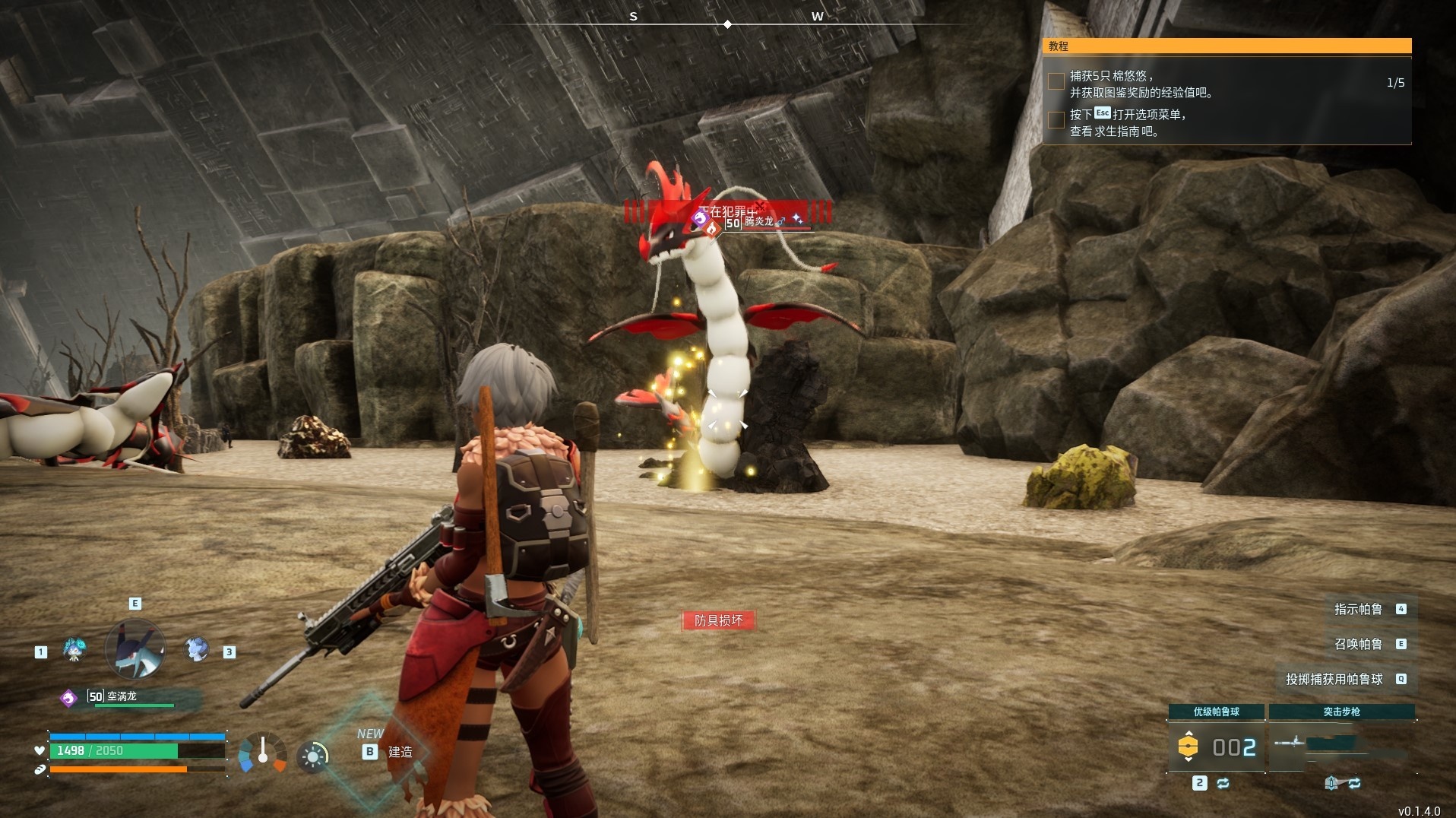Screen dimensions: 1456x818
Task: Click the compass bar center marker
Action: pos(727,24)
